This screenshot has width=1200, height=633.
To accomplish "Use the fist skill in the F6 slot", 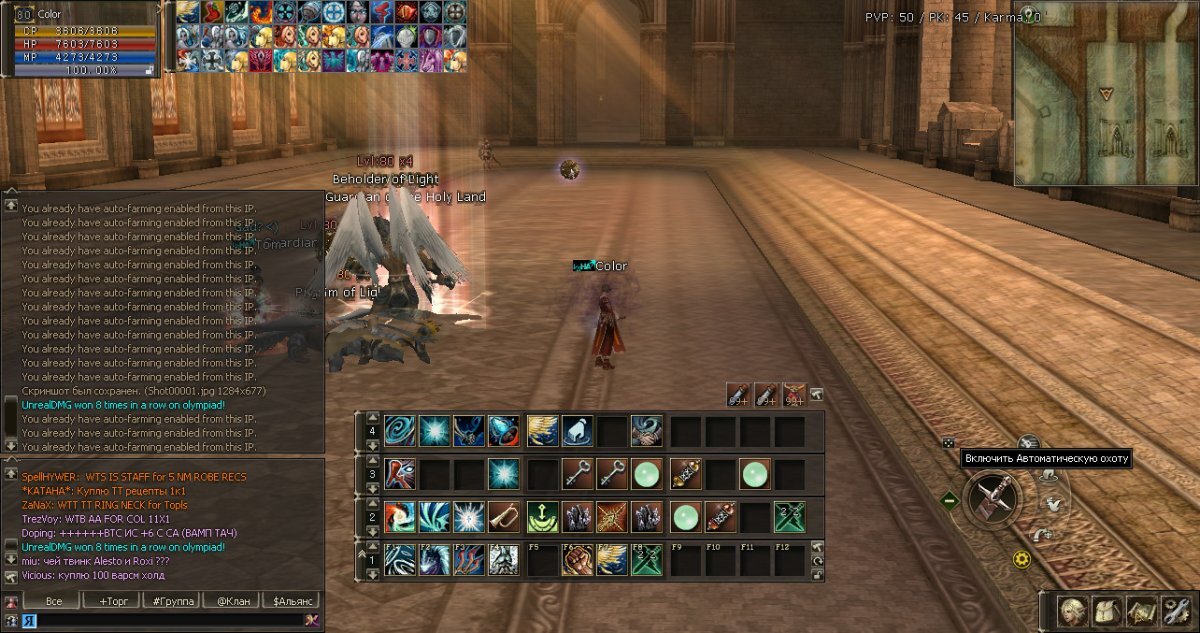I will (x=576, y=561).
